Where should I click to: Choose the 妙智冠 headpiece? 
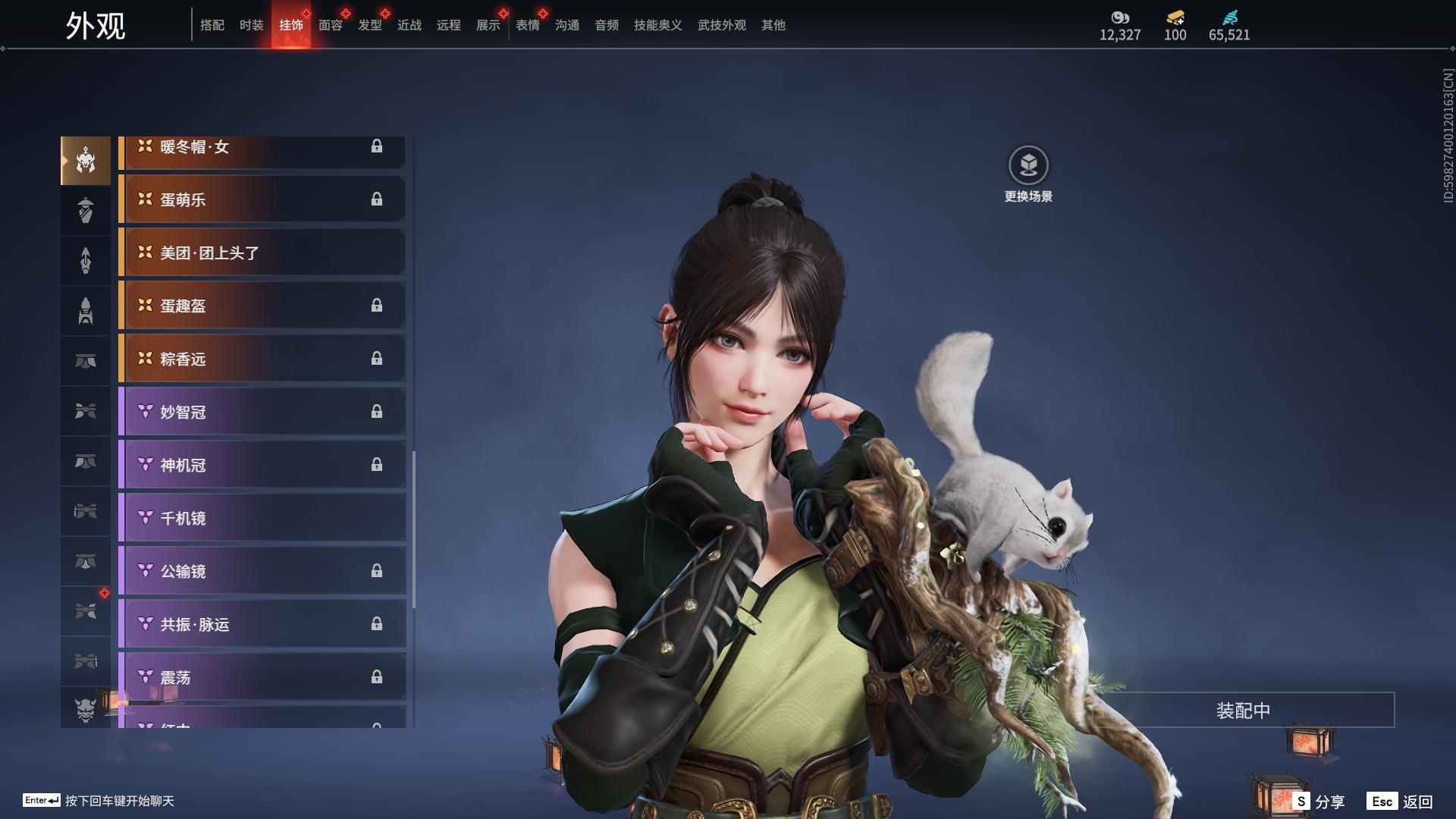262,412
